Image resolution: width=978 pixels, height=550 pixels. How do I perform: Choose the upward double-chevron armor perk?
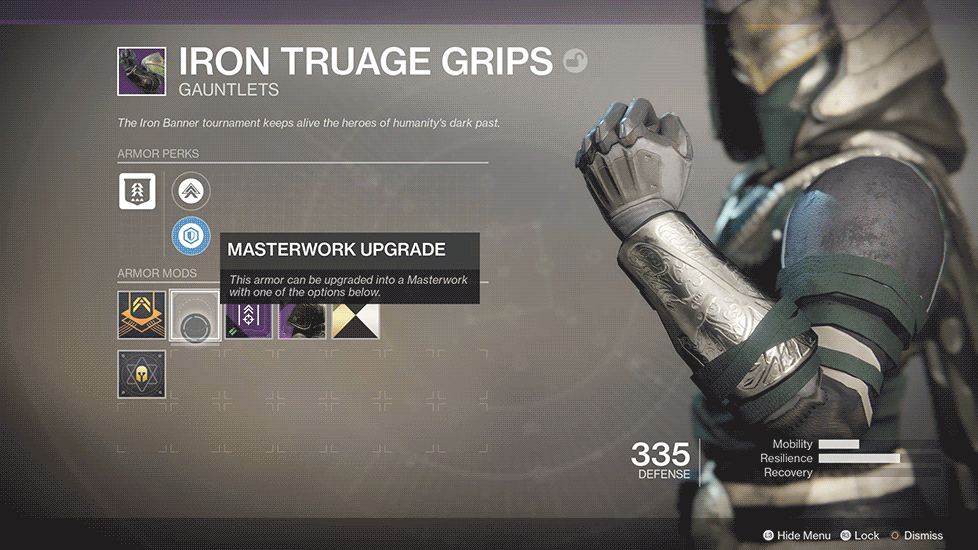190,191
